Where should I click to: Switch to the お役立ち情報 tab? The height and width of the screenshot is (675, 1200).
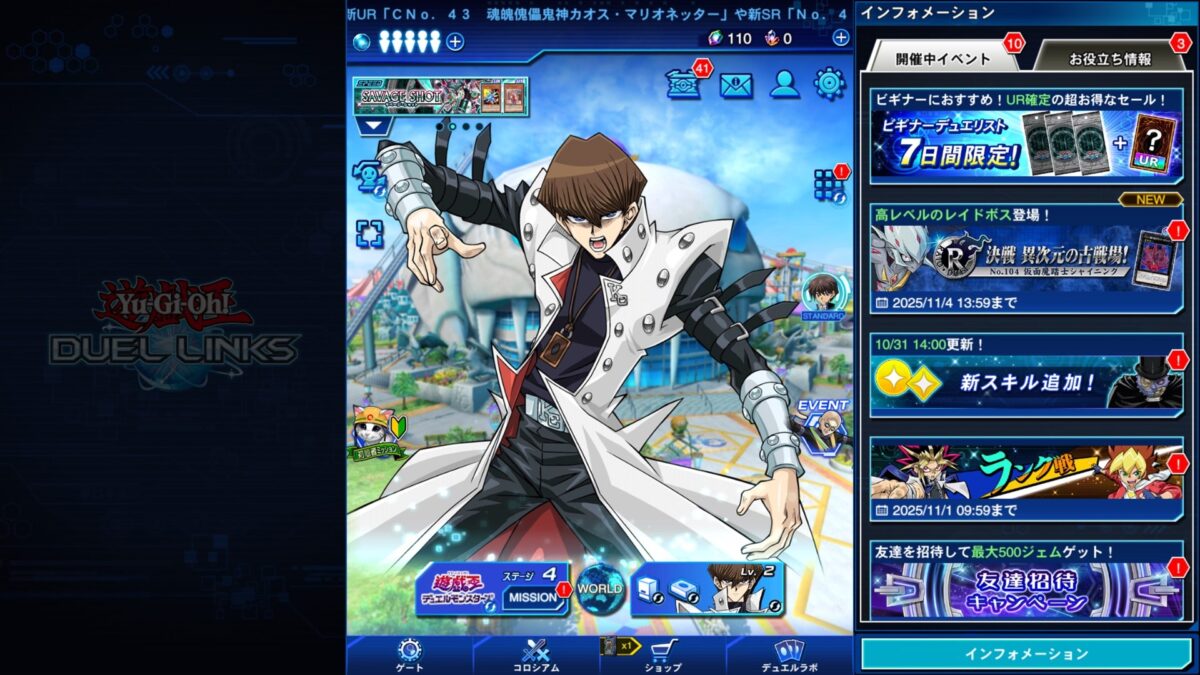coord(1109,59)
